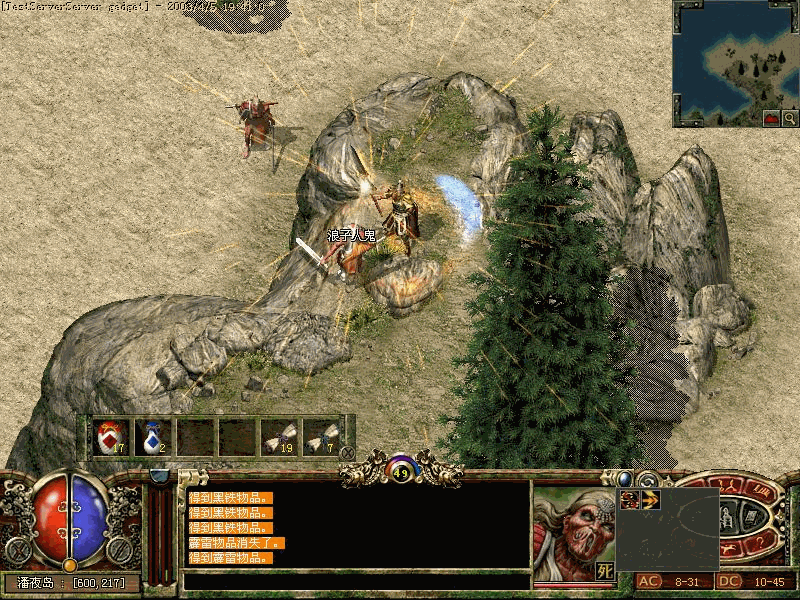
Task: Click the round crossed button left of orb
Action: click(x=18, y=549)
